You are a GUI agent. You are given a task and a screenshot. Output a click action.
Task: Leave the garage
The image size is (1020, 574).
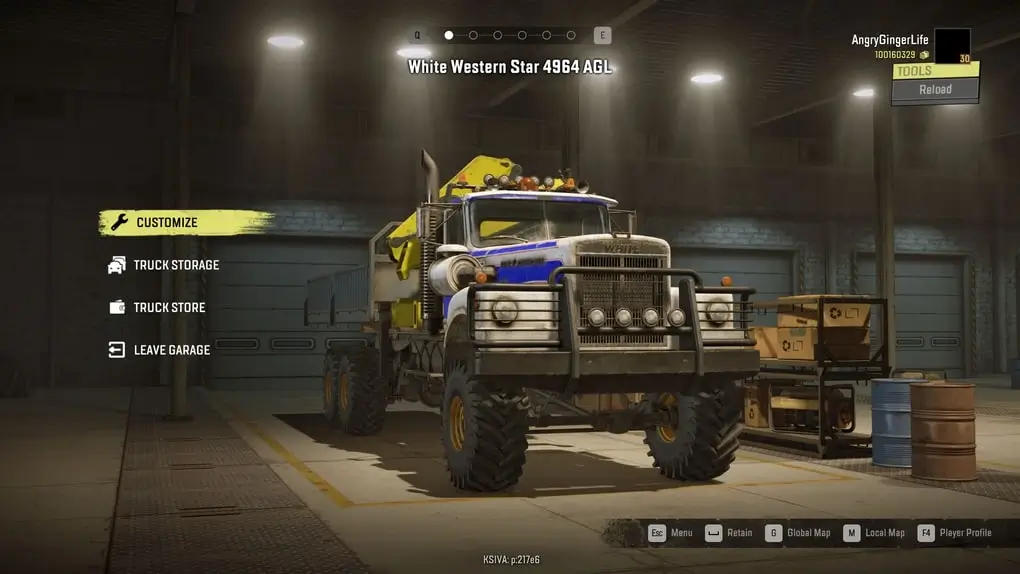coord(172,350)
